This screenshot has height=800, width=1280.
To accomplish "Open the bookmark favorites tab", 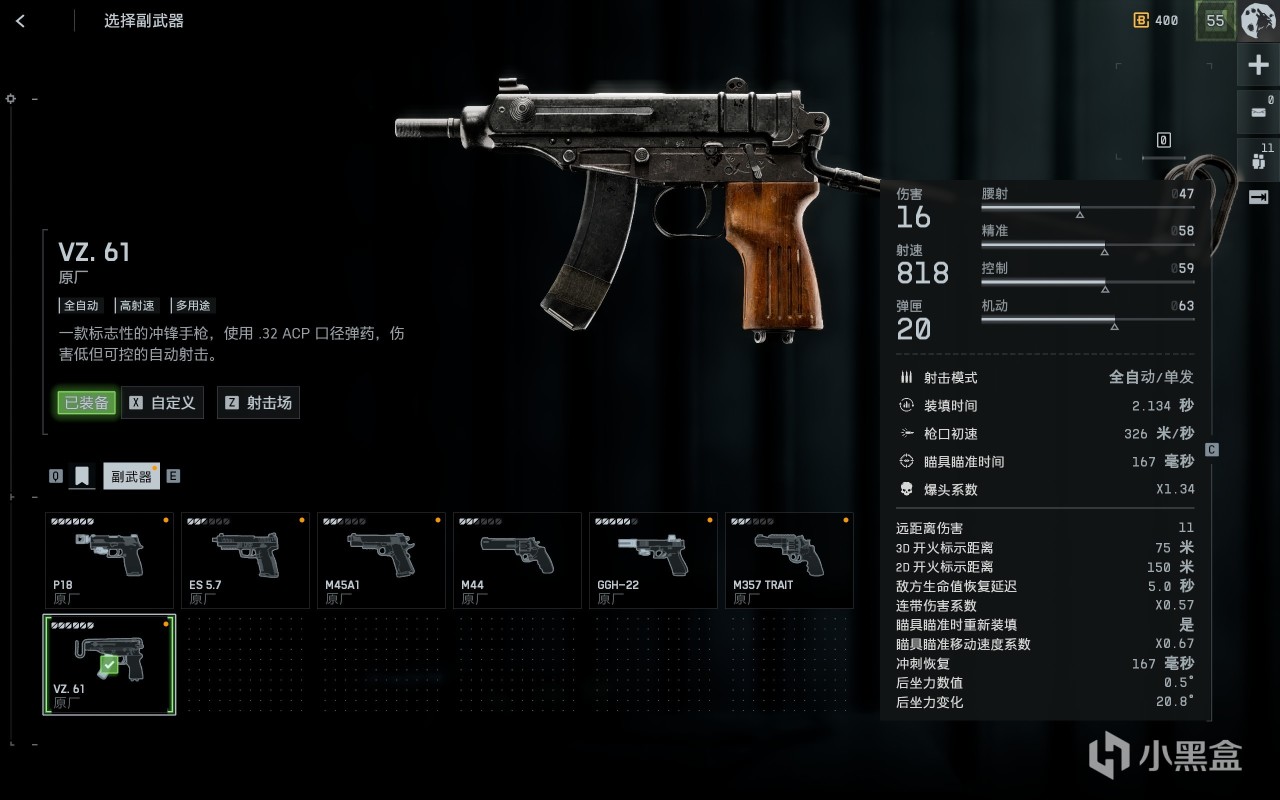I will [82, 476].
